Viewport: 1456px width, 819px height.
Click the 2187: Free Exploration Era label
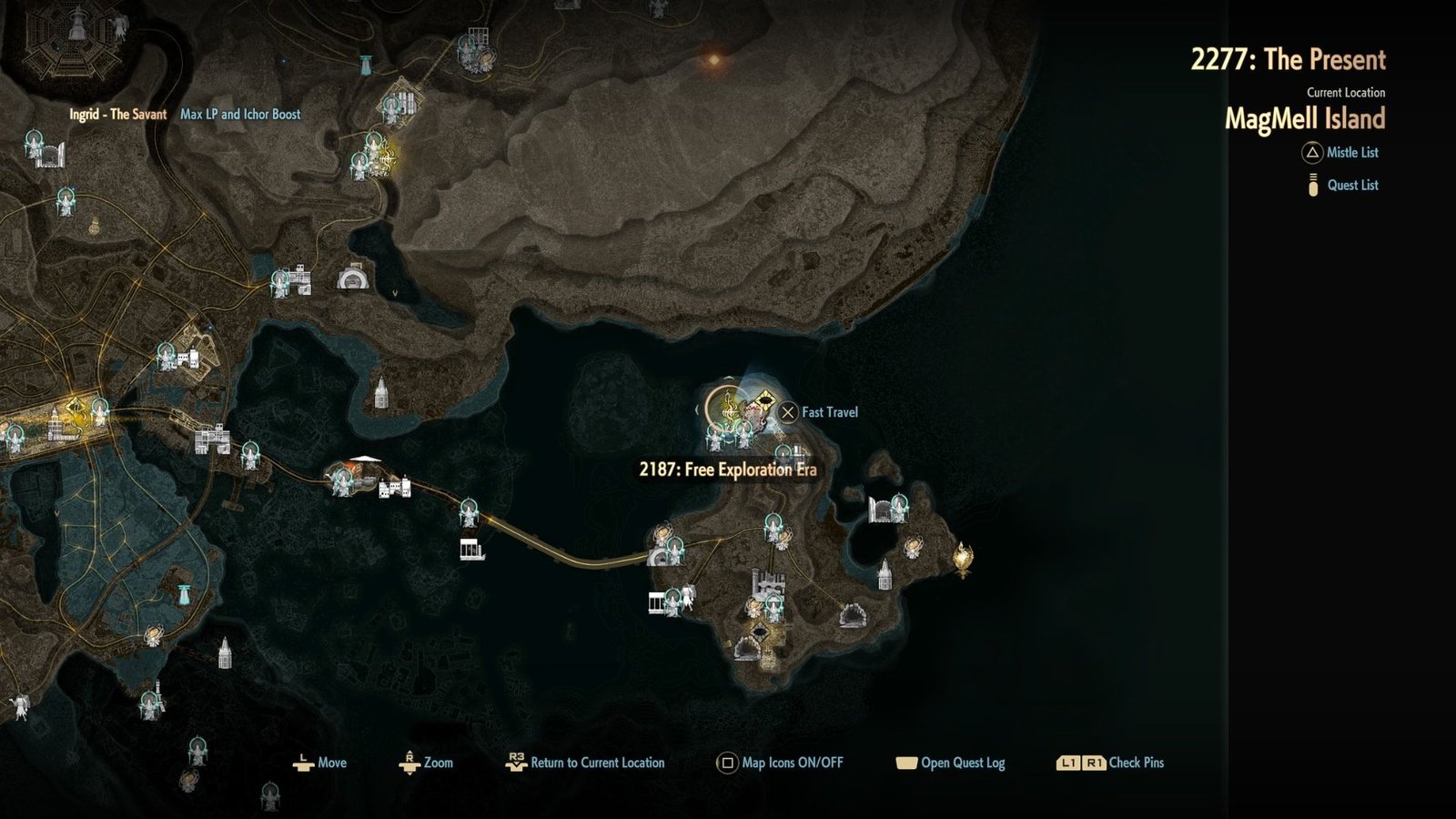[728, 470]
